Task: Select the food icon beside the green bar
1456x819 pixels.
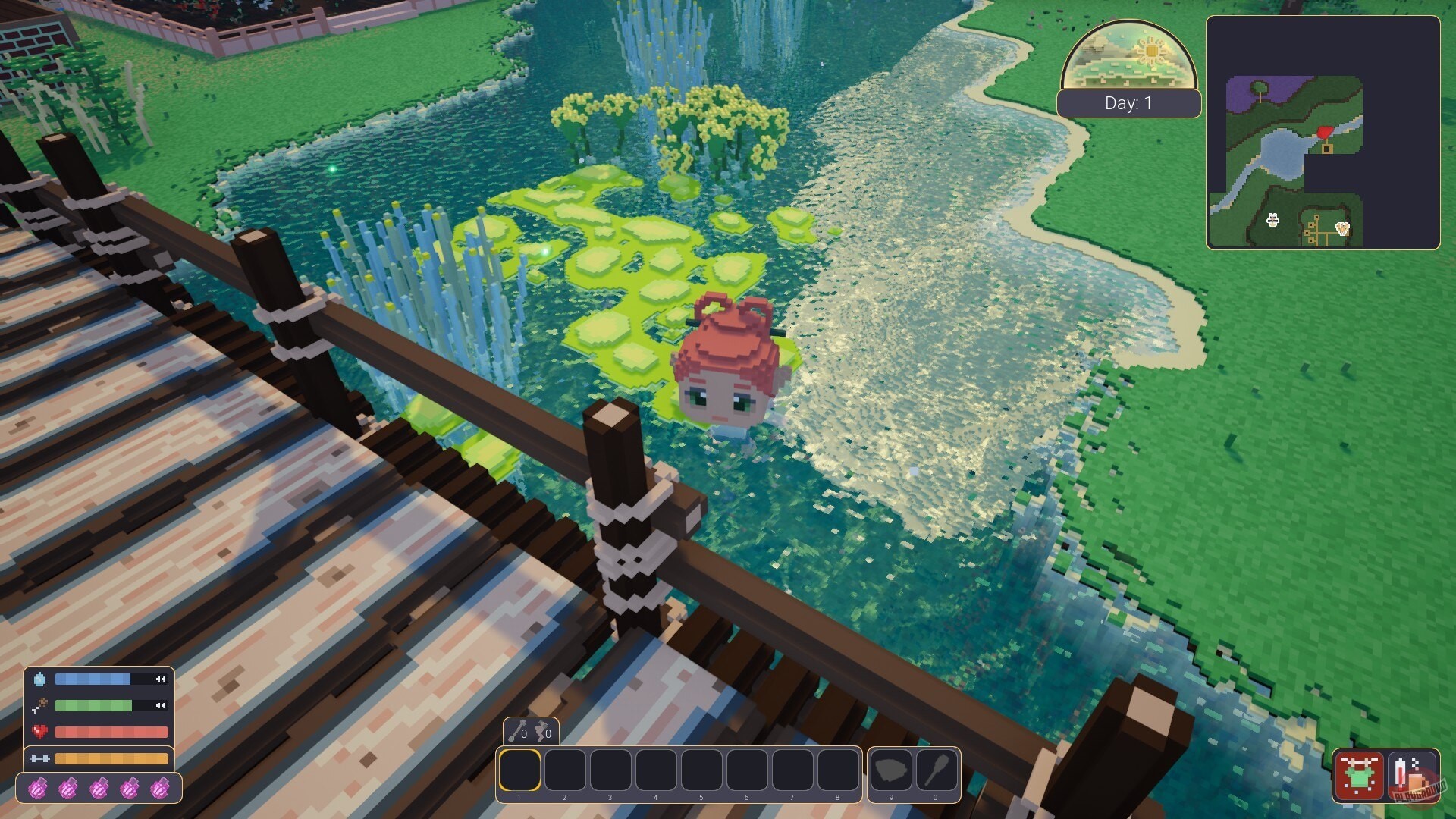Action: pos(39,706)
